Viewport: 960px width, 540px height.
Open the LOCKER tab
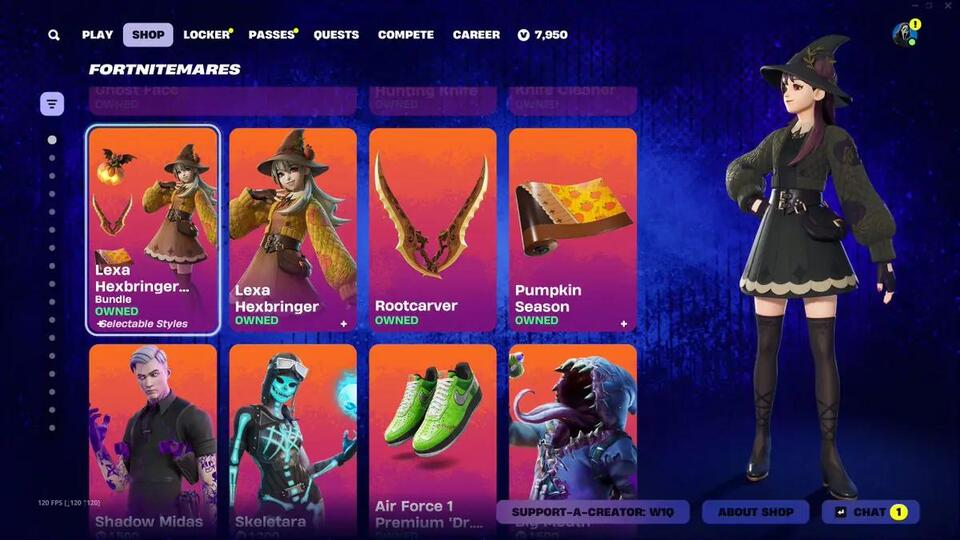(x=206, y=35)
